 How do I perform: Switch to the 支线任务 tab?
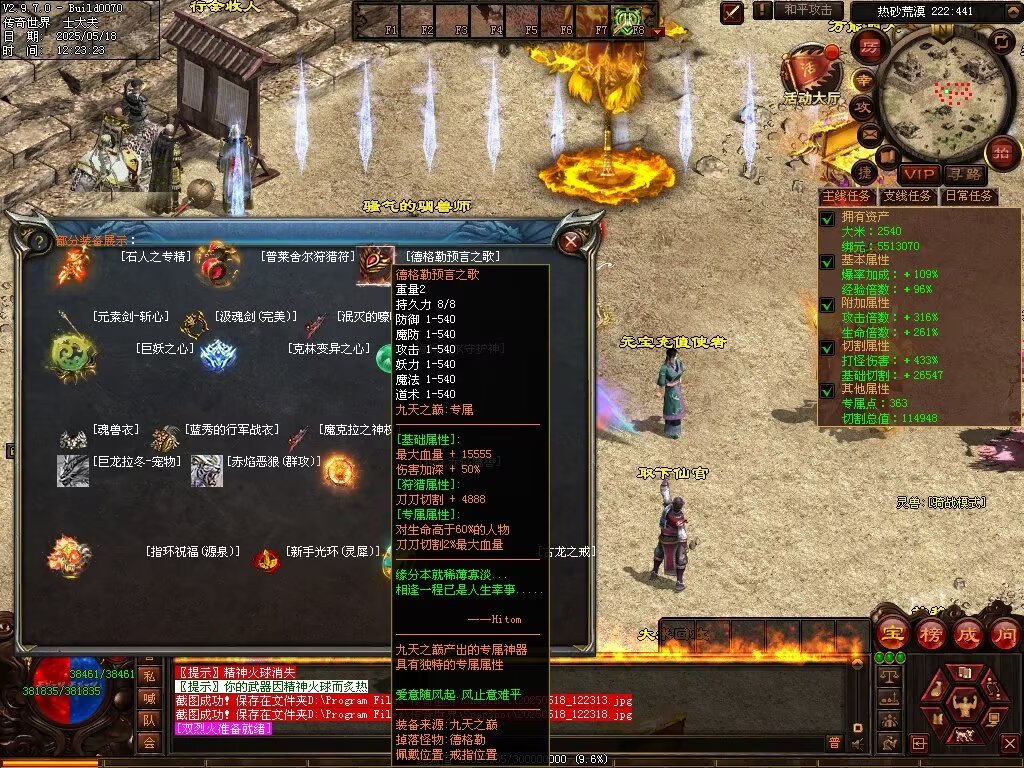click(x=907, y=197)
